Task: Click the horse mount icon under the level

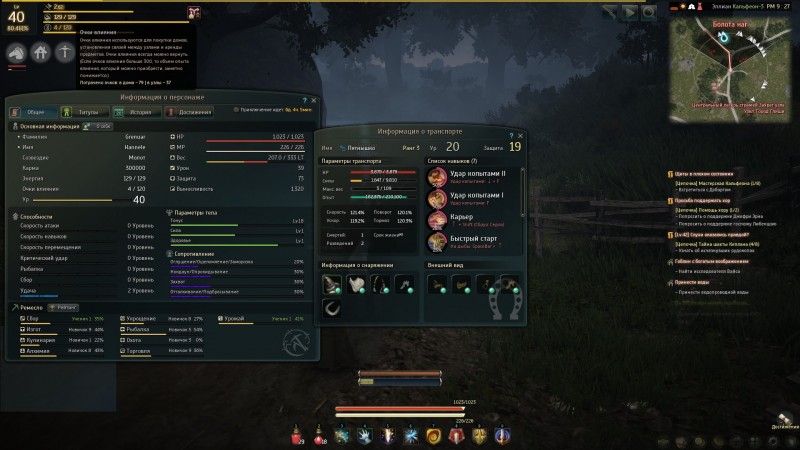Action: click(x=16, y=55)
